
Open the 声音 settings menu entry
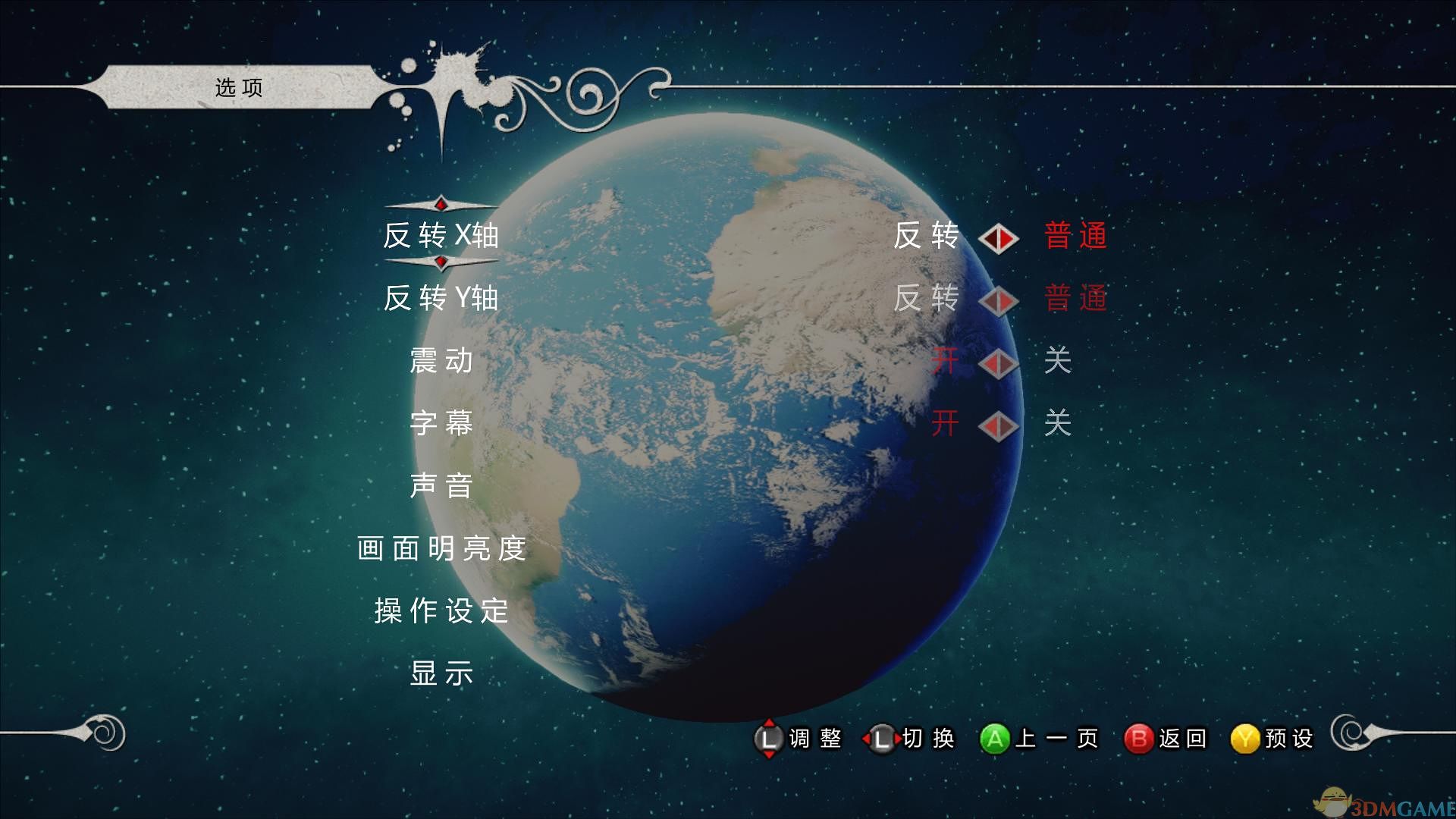pyautogui.click(x=442, y=488)
